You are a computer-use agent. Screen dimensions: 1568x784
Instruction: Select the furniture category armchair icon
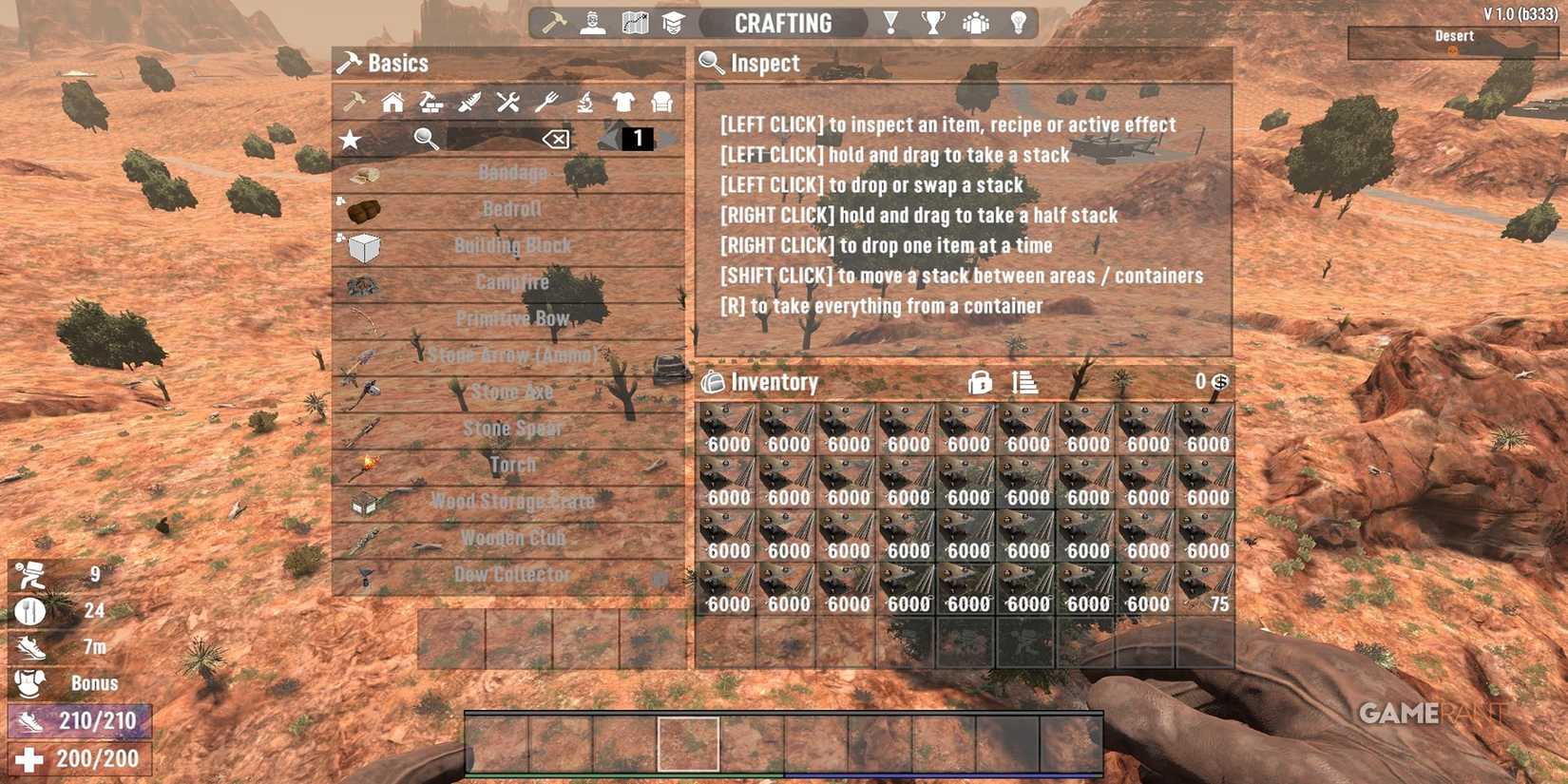(660, 103)
